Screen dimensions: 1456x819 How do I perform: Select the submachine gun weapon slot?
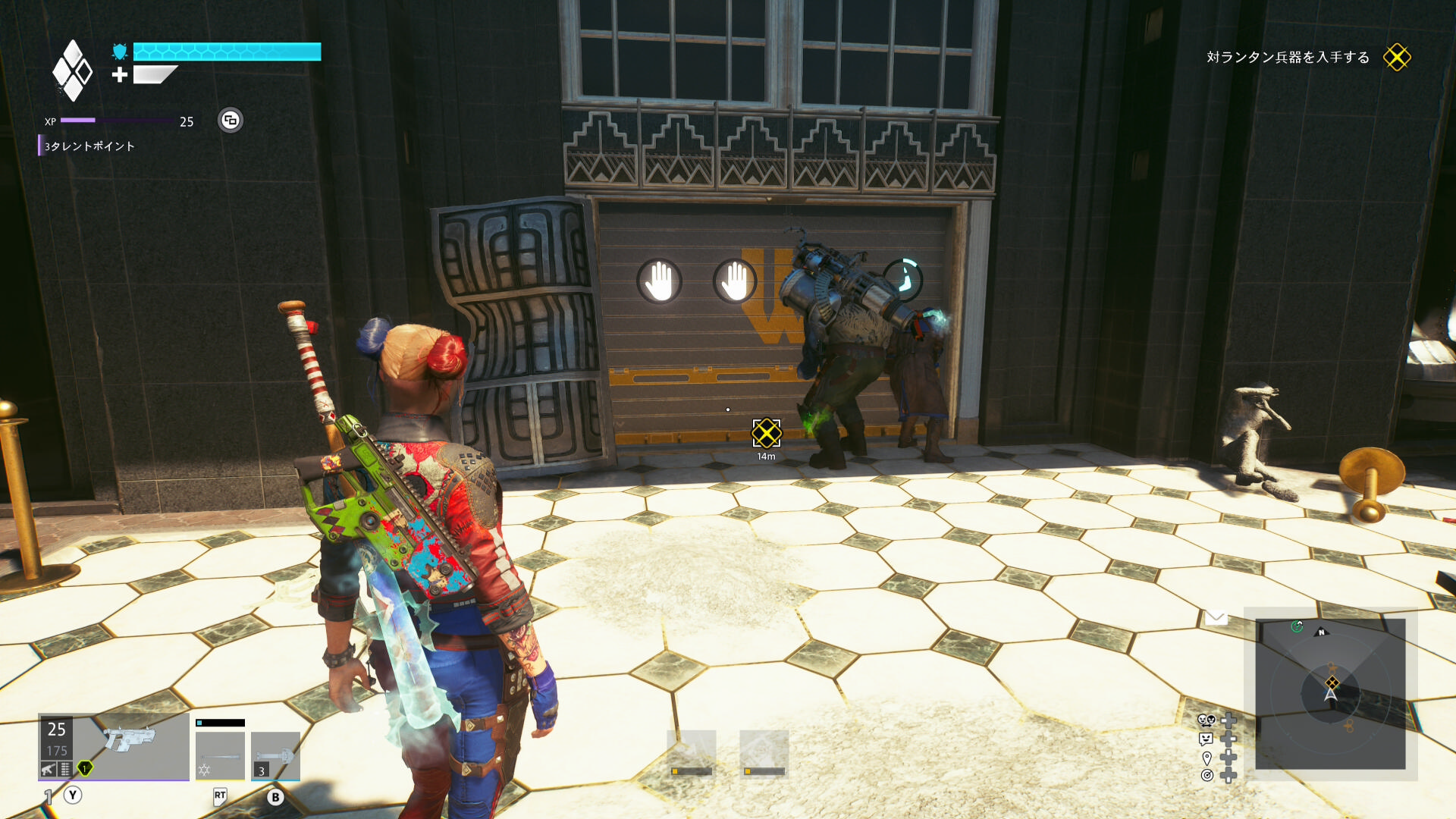114,746
